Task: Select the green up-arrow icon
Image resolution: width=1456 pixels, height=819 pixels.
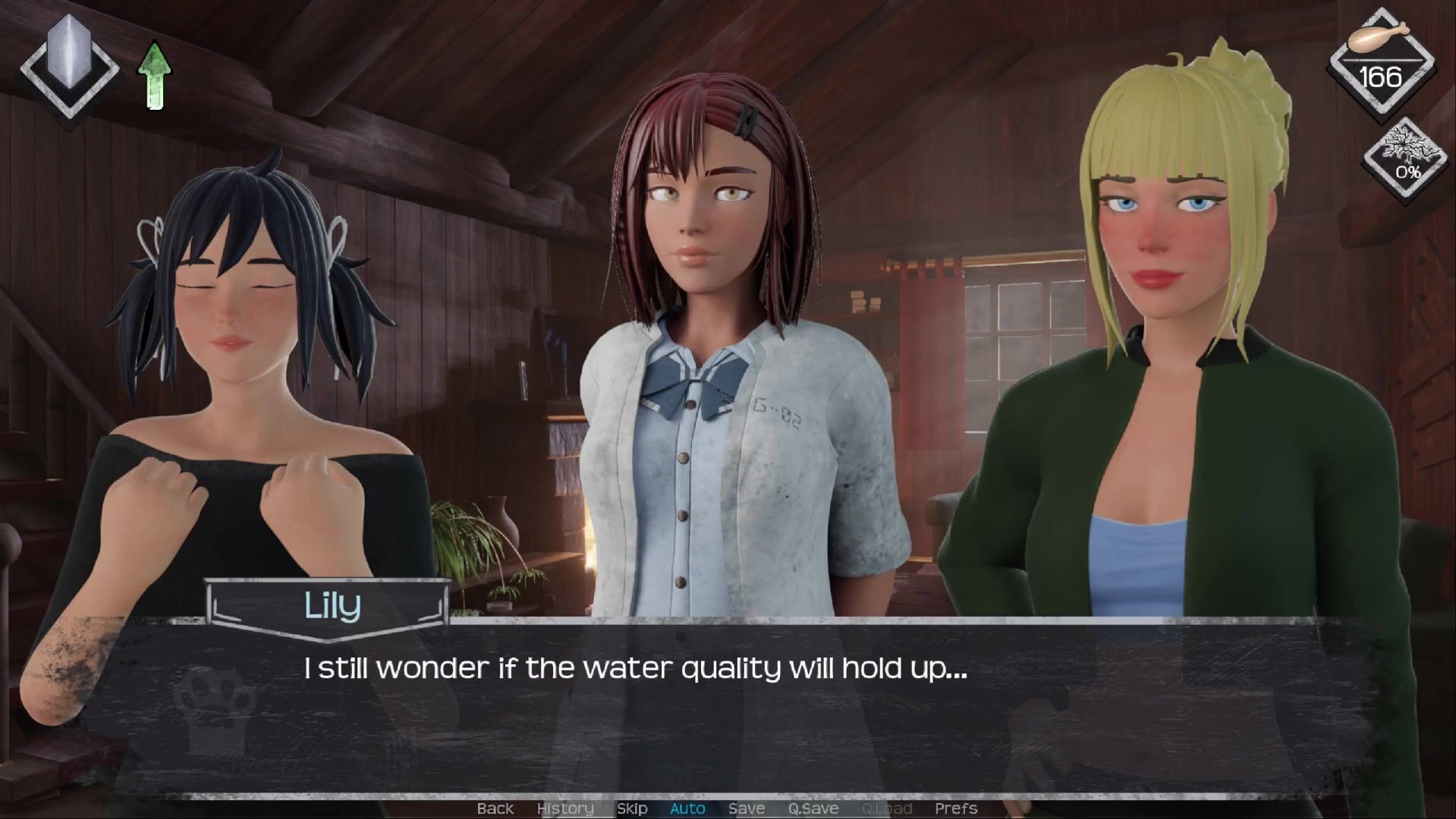Action: (155, 76)
